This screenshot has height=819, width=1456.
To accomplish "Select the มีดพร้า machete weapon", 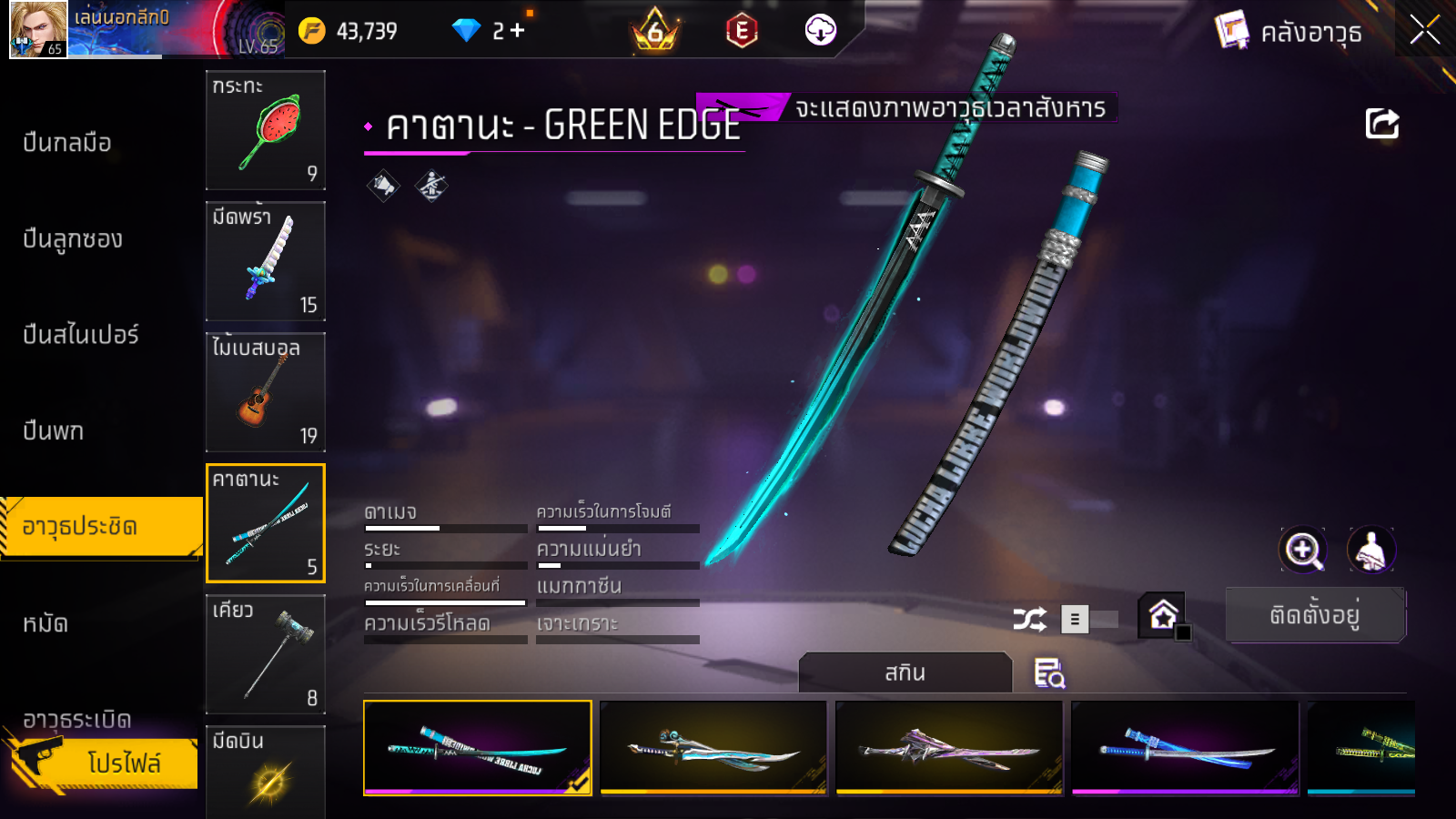I will (x=266, y=261).
